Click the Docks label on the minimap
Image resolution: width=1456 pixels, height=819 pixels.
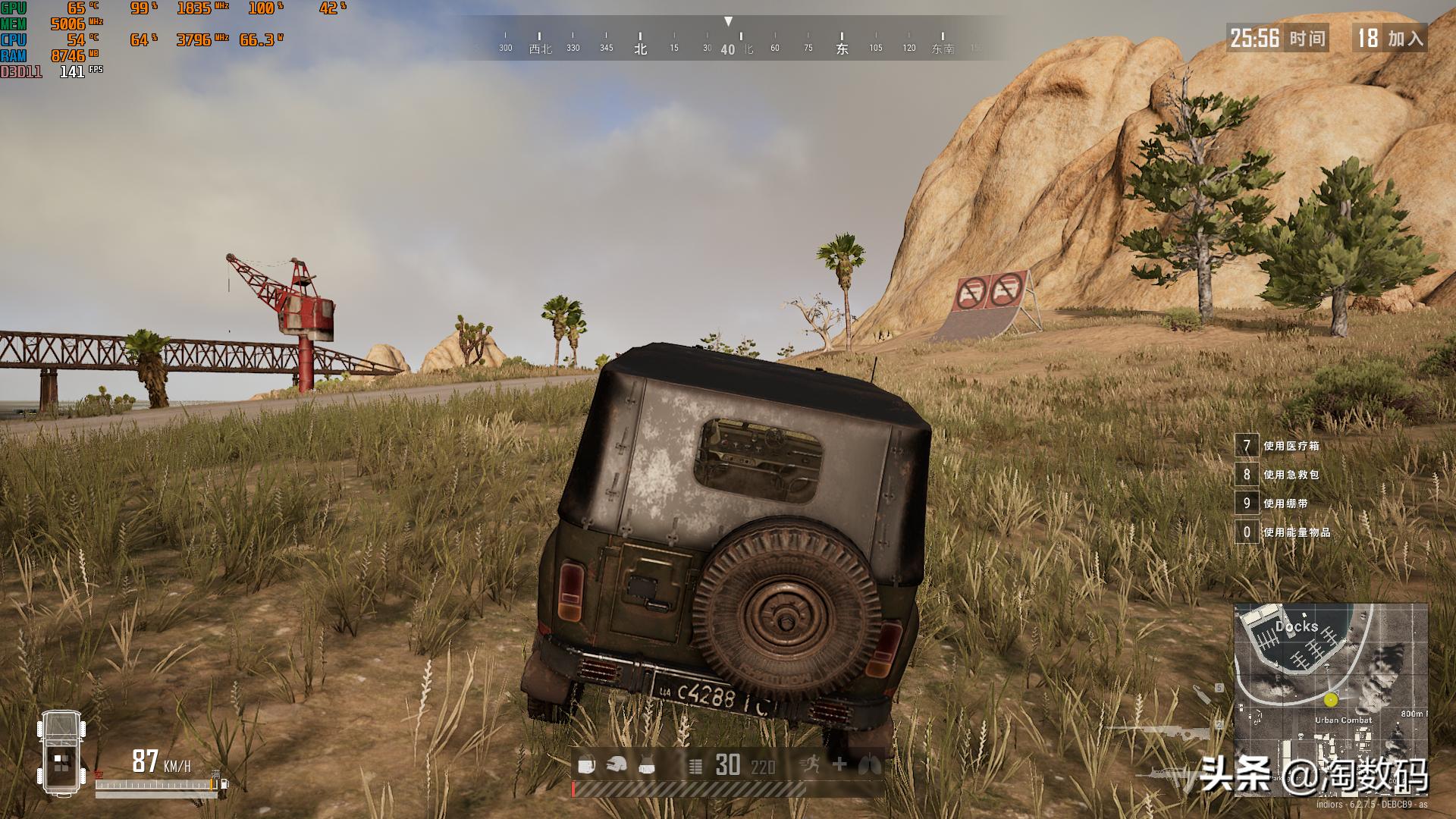coord(1296,627)
